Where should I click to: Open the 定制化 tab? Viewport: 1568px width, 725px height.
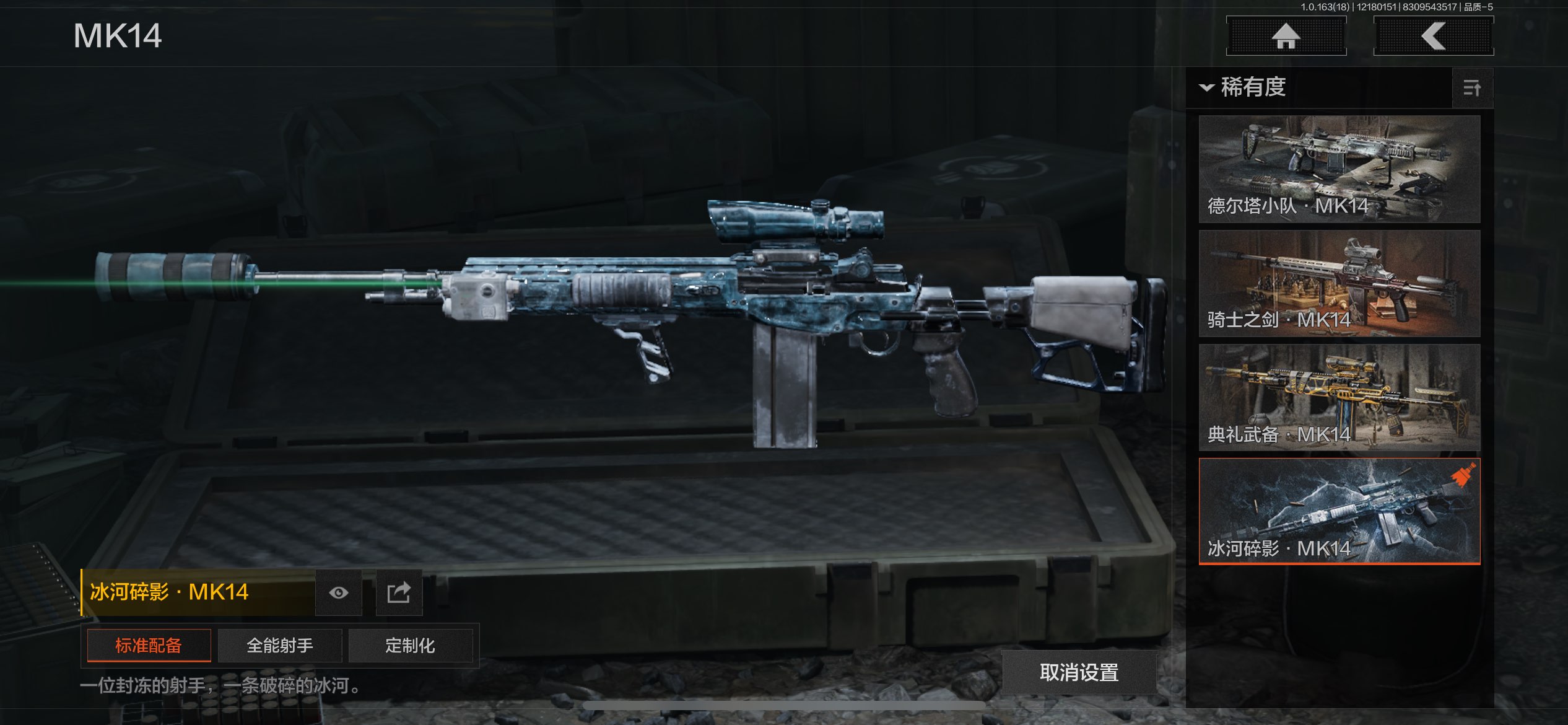410,646
